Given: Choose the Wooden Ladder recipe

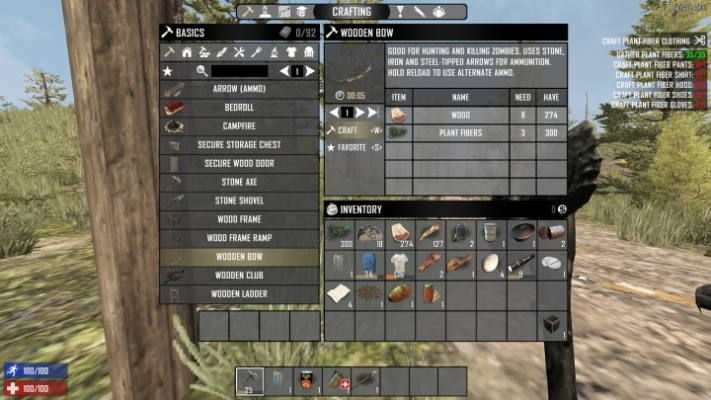Looking at the screenshot, I should 238,294.
